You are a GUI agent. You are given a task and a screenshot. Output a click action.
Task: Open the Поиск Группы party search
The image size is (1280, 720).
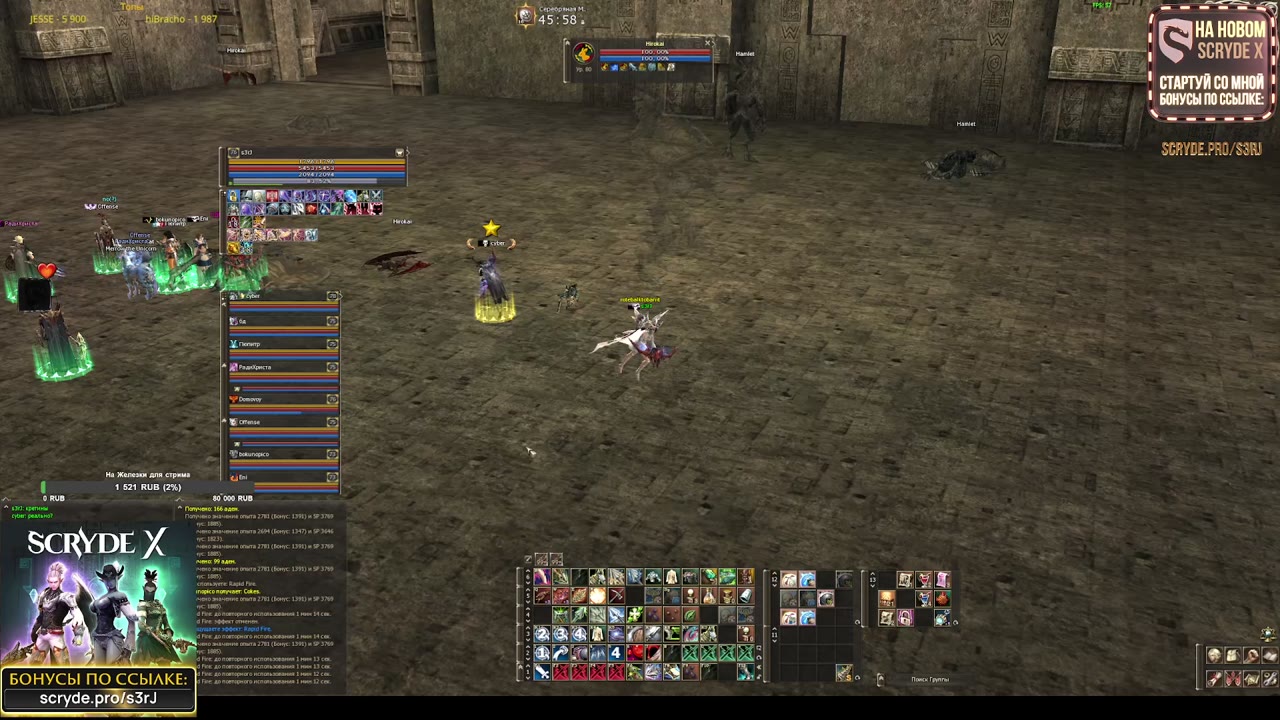coord(929,680)
